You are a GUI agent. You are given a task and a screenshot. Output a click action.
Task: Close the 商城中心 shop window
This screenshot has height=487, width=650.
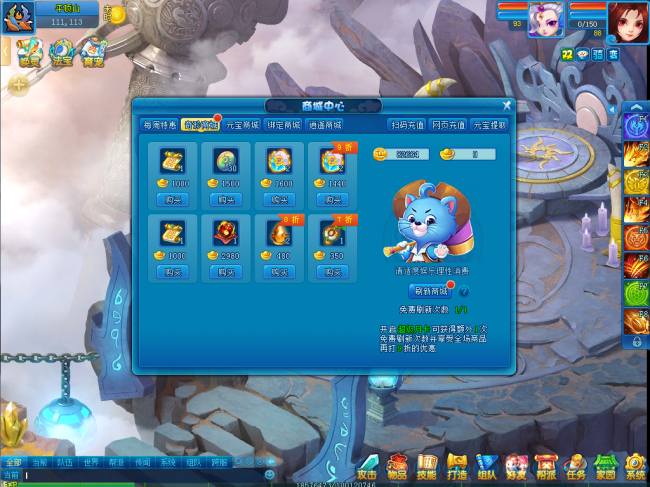[x=507, y=105]
